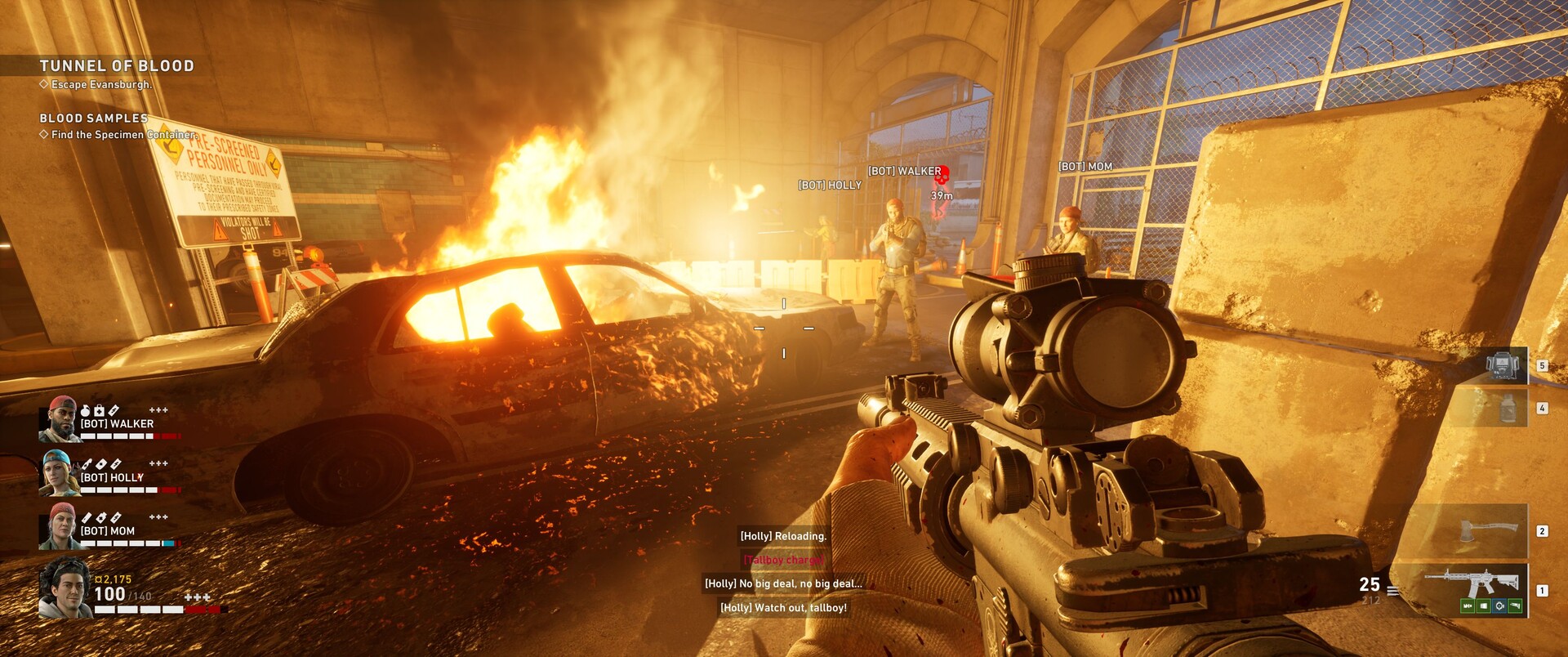
Task: Select the Tunnel of Blood objective tracker
Action: pyautogui.click(x=117, y=66)
